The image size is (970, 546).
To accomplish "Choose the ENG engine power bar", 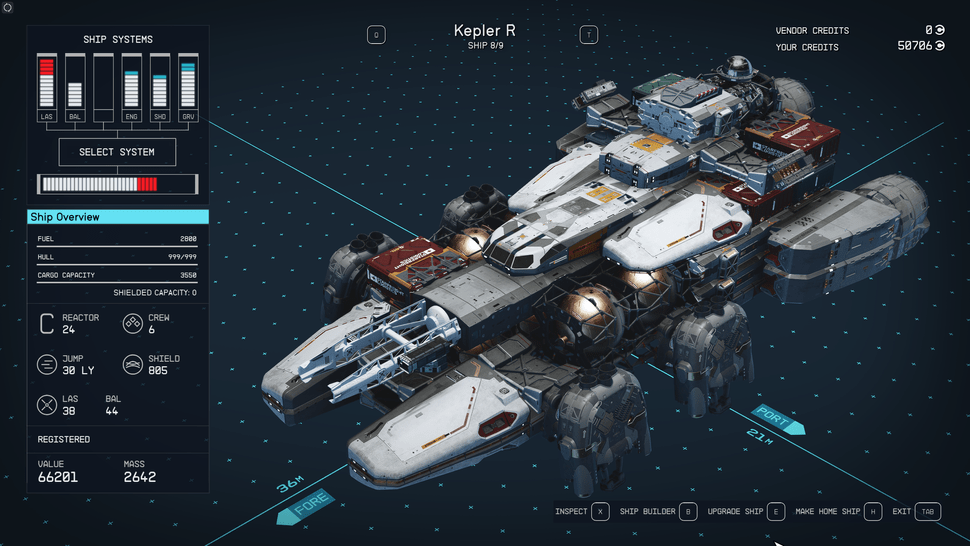I will click(x=131, y=84).
